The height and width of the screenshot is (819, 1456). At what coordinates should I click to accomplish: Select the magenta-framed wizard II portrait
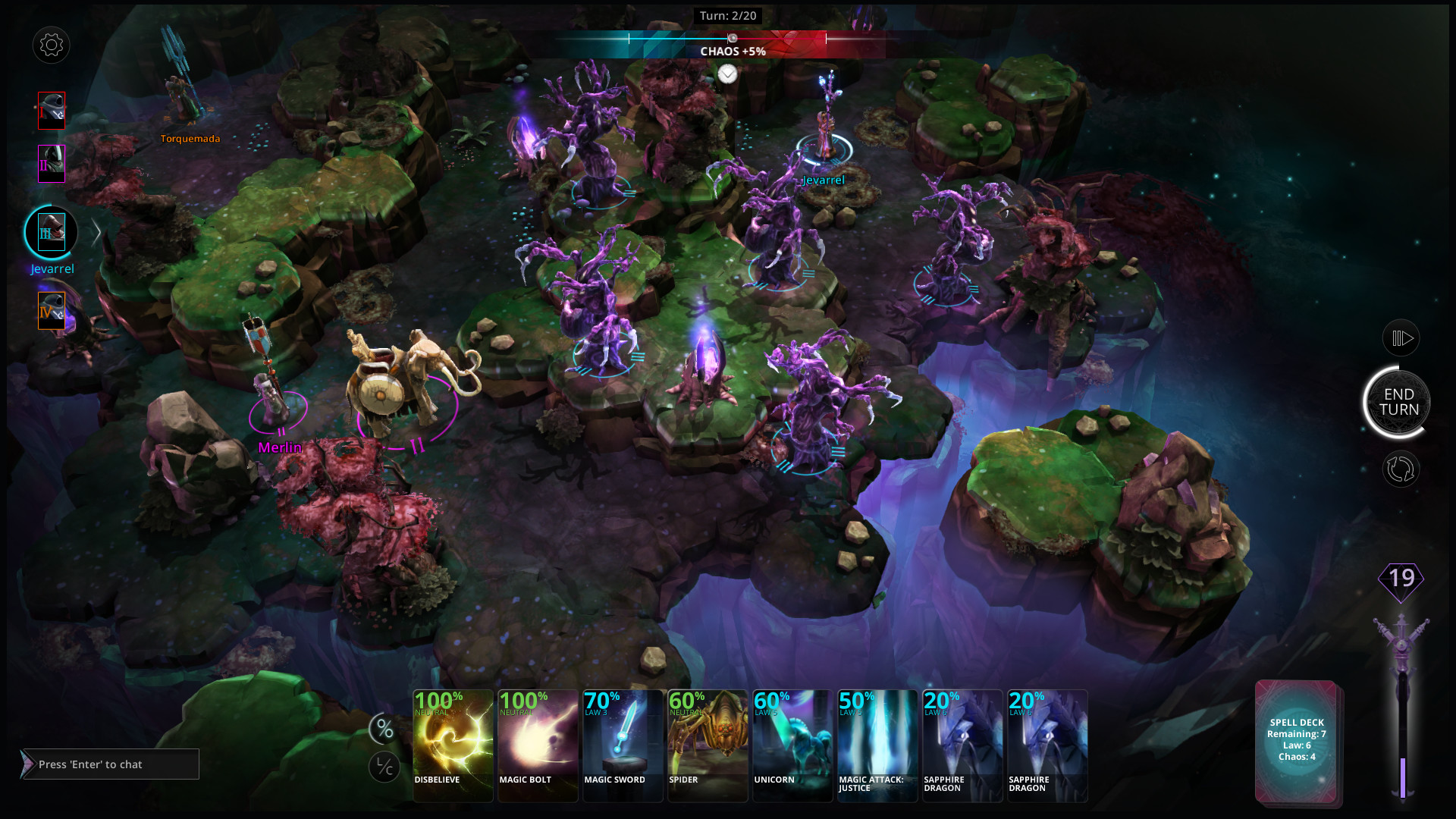pos(52,164)
